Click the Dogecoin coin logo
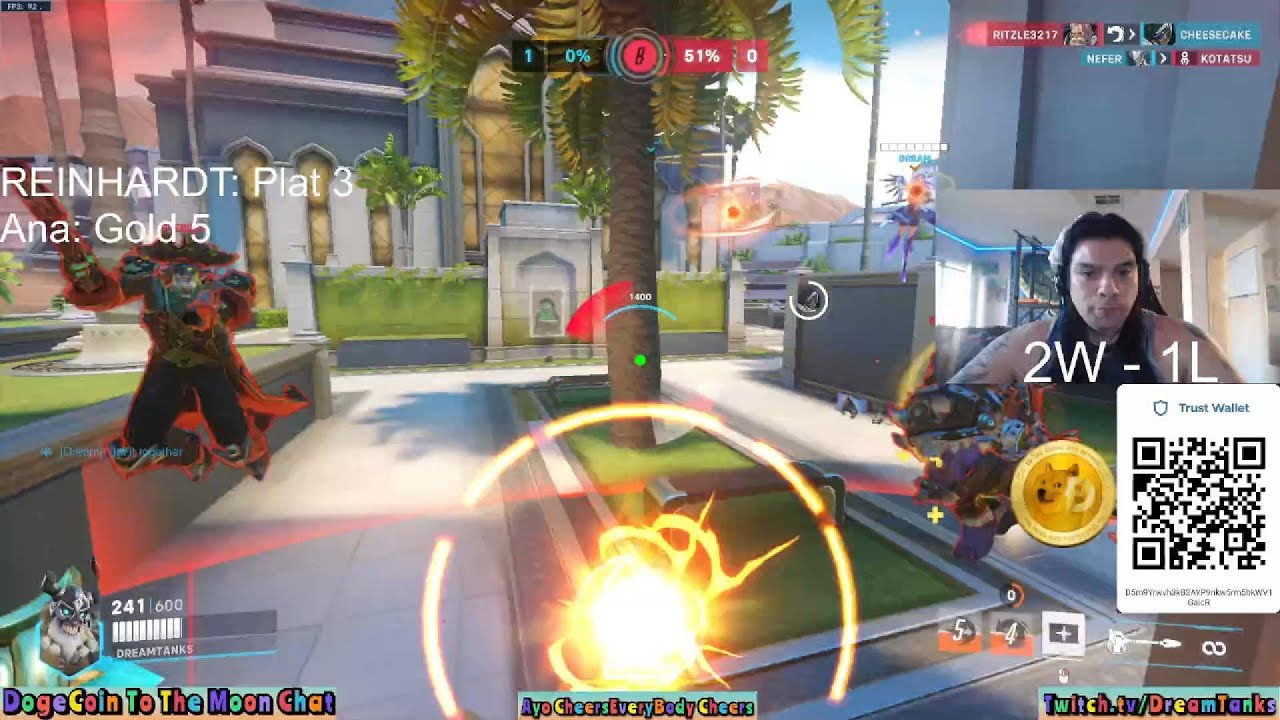The width and height of the screenshot is (1280, 720). coord(1062,495)
